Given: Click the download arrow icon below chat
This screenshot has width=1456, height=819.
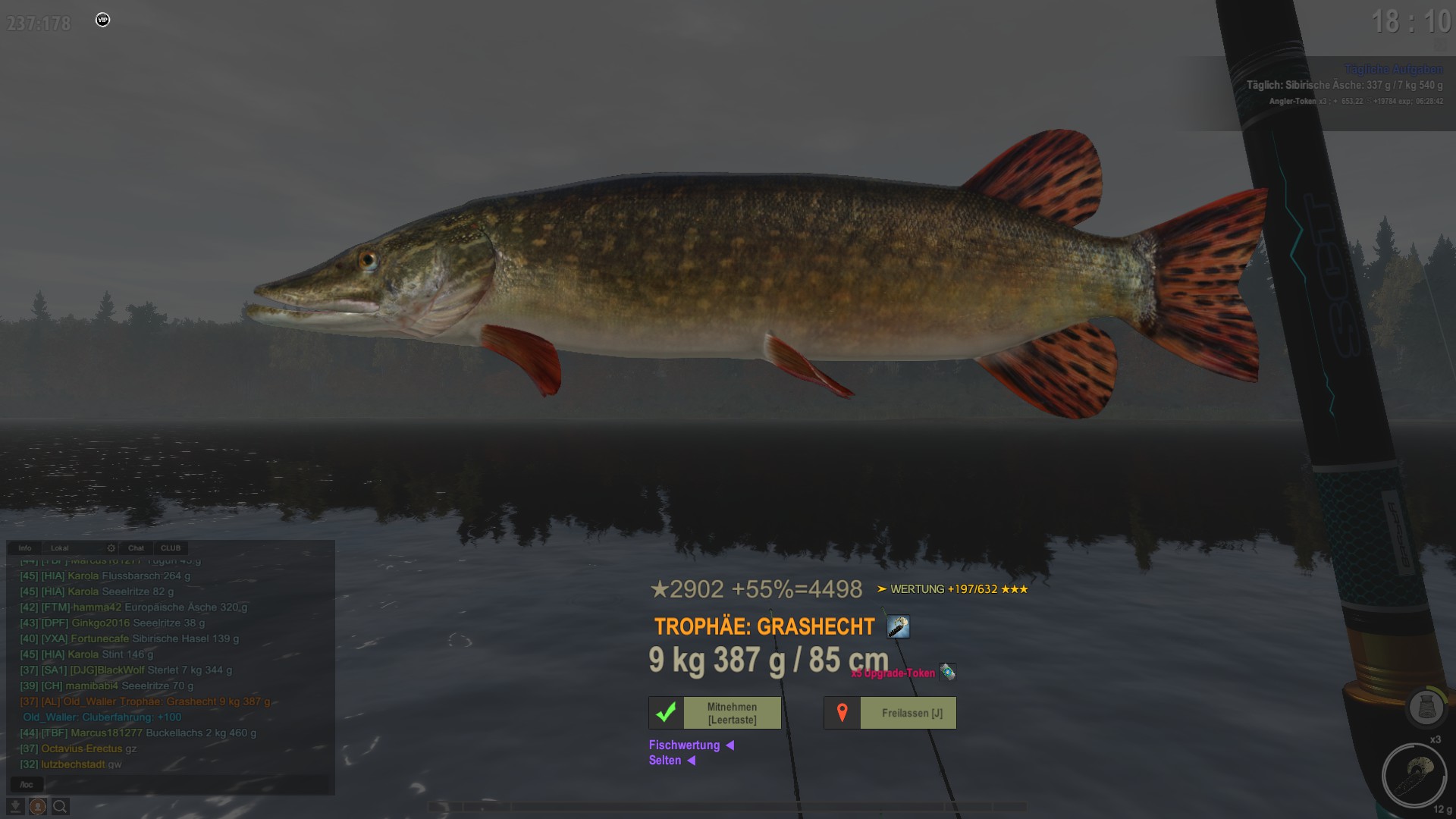Looking at the screenshot, I should click(x=15, y=806).
